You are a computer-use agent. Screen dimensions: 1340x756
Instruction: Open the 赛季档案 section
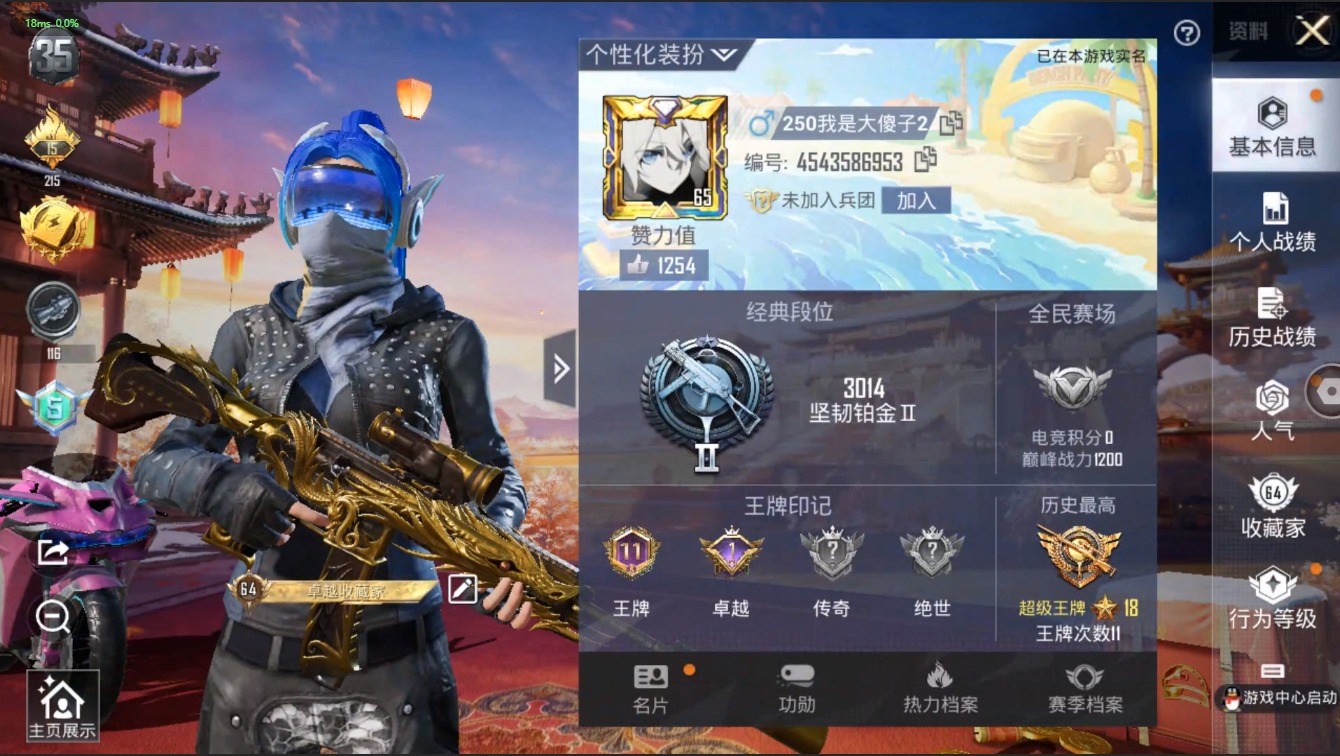pyautogui.click(x=1085, y=689)
